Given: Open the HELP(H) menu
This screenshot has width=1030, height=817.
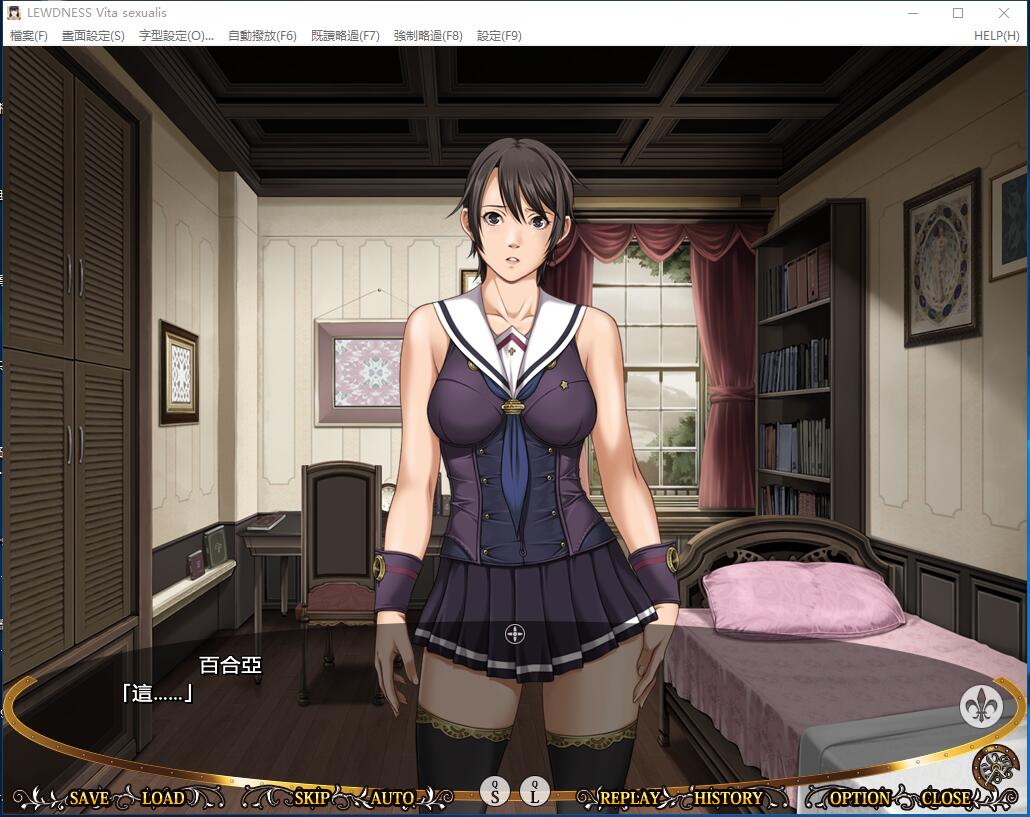Looking at the screenshot, I should (996, 36).
